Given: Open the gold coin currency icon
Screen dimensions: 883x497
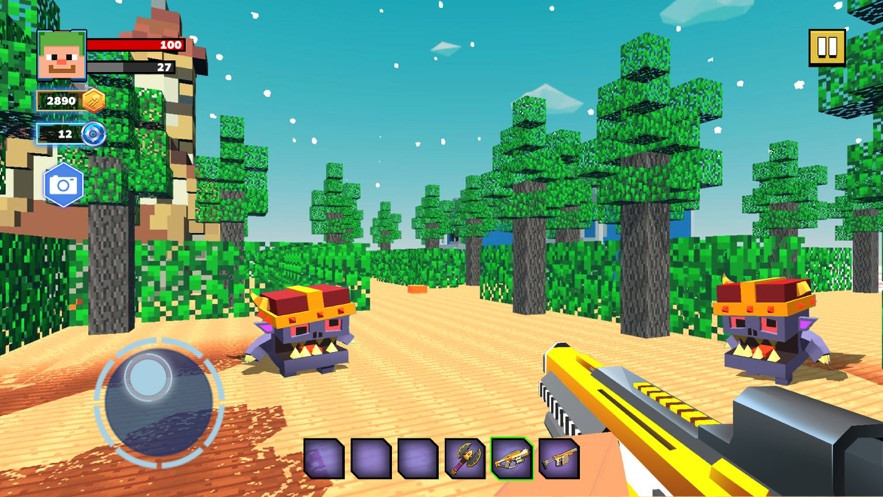Looking at the screenshot, I should 94,100.
